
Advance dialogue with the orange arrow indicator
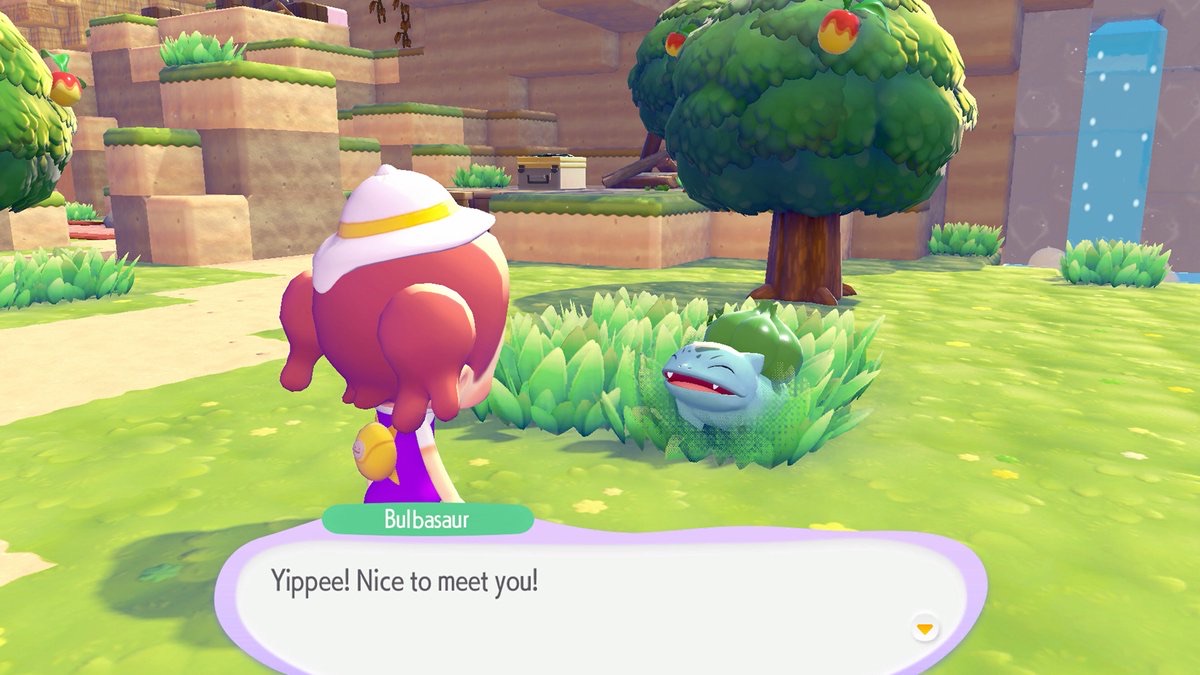pyautogui.click(x=925, y=629)
